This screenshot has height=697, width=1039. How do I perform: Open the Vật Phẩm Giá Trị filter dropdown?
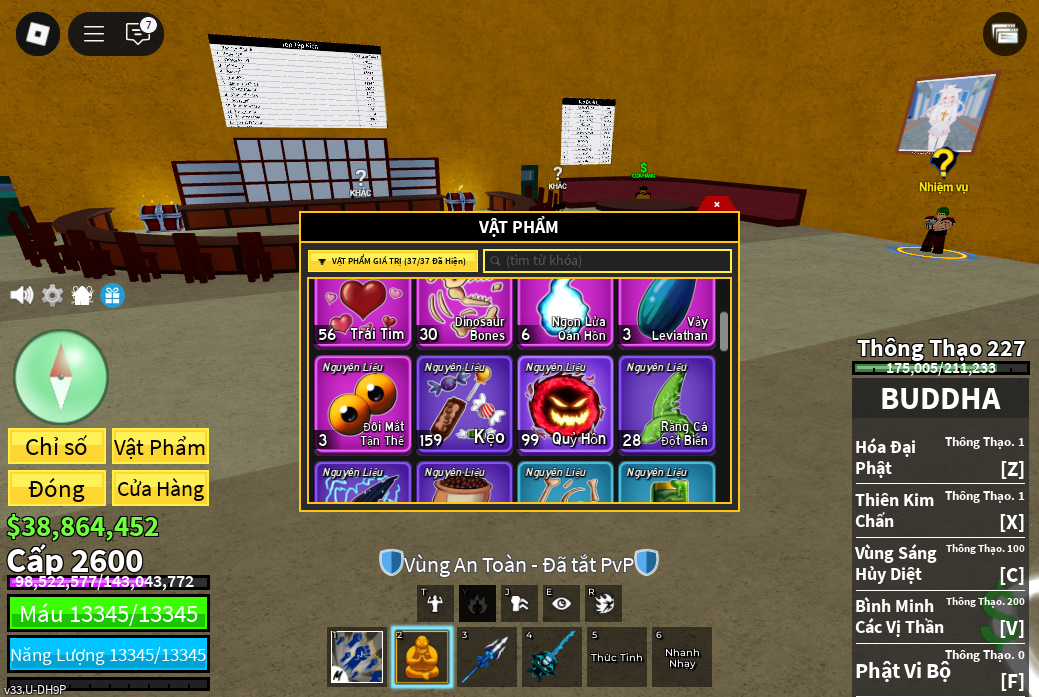point(392,261)
